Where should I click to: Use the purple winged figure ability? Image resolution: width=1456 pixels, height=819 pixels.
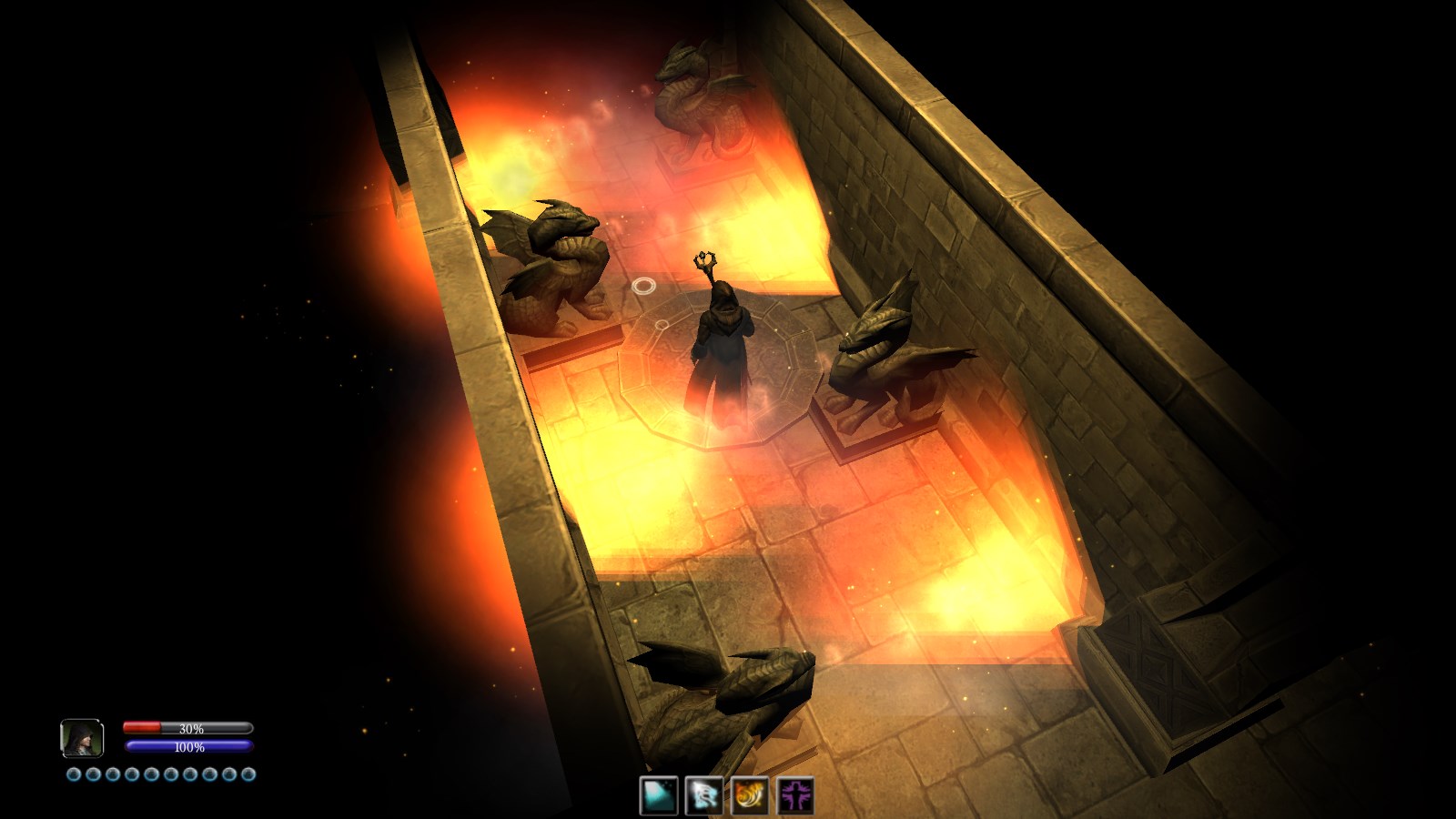coord(795,795)
